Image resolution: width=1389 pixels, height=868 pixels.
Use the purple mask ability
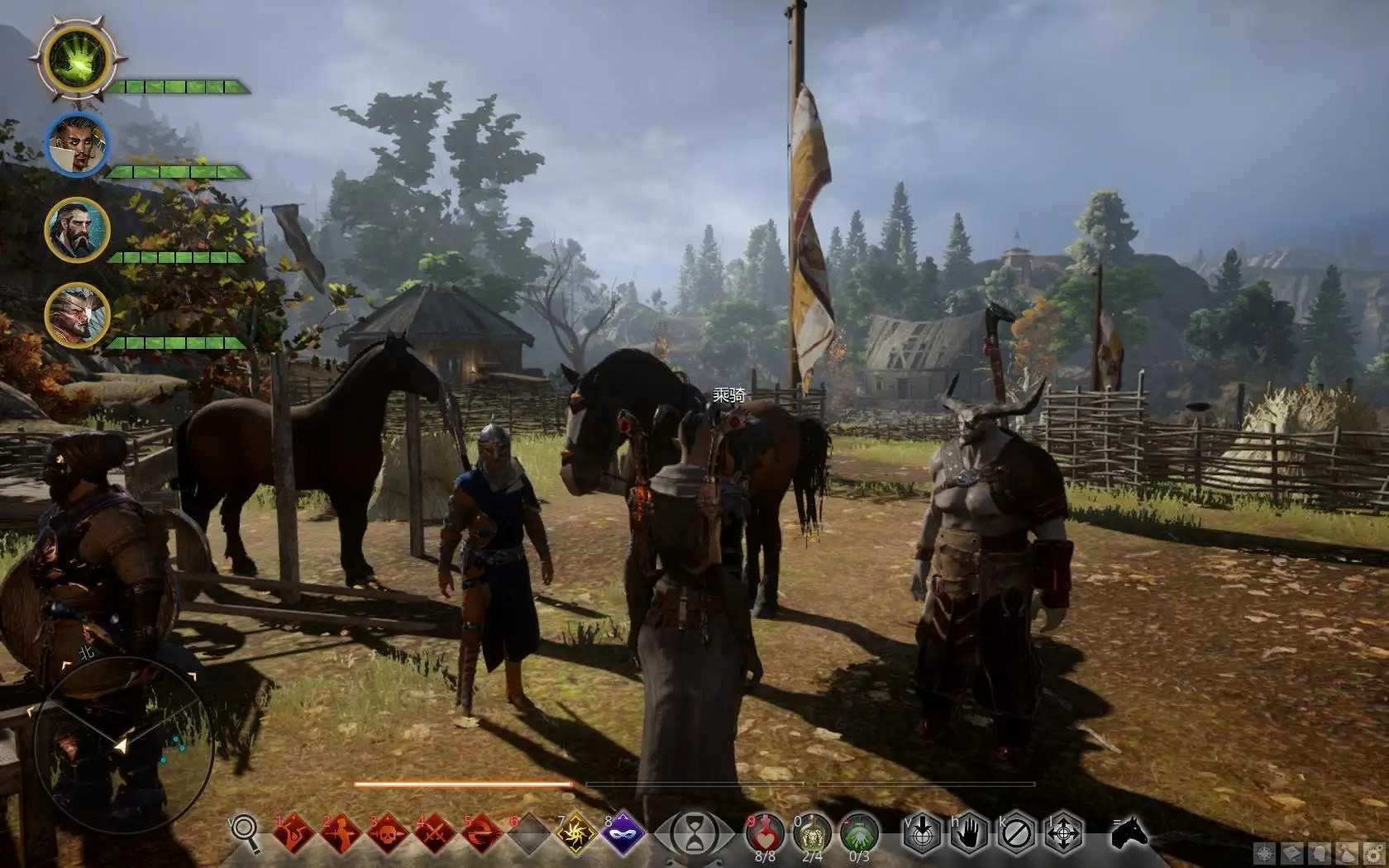pyautogui.click(x=623, y=833)
